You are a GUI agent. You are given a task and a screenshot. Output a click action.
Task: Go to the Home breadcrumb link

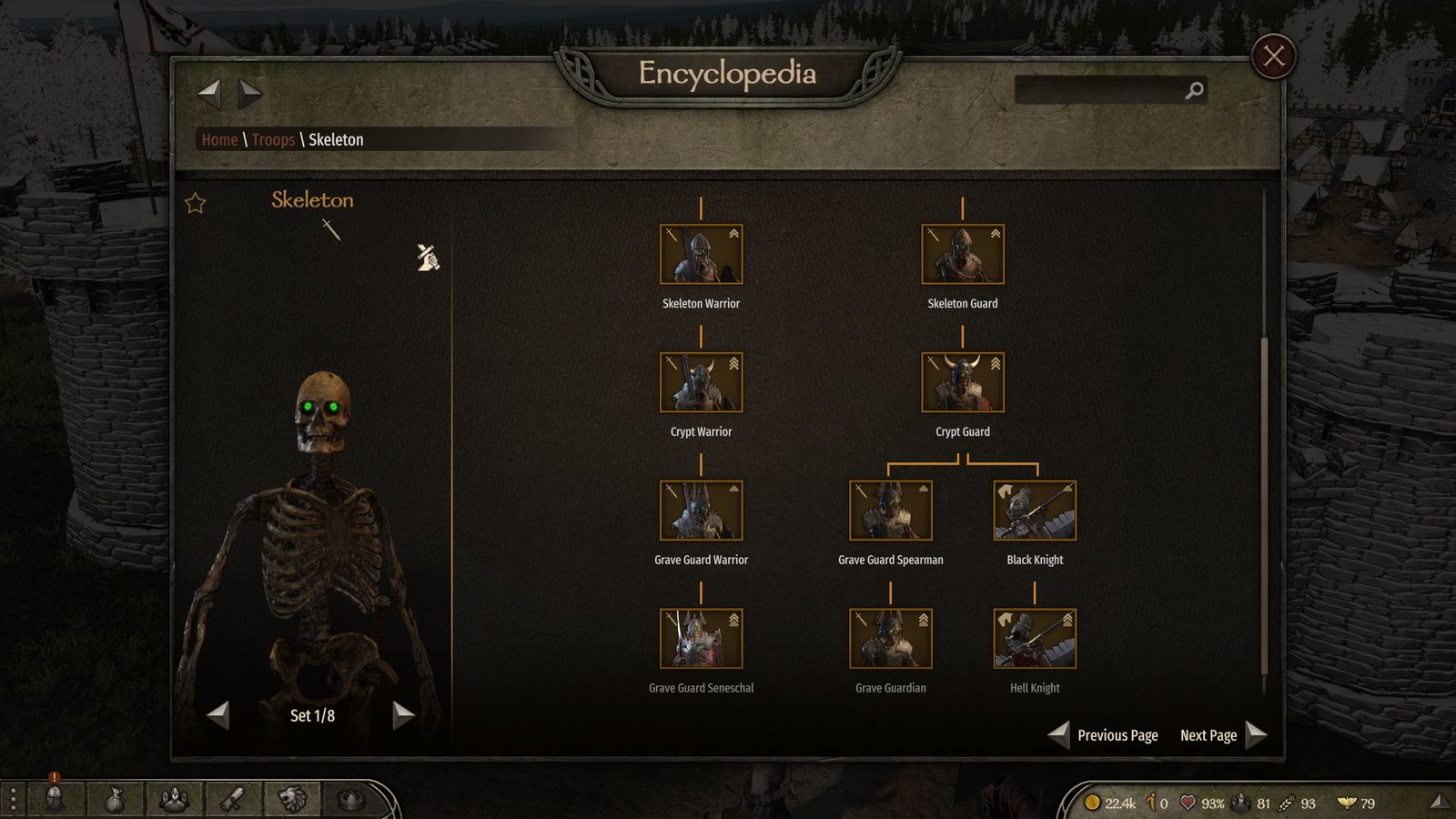pos(219,139)
